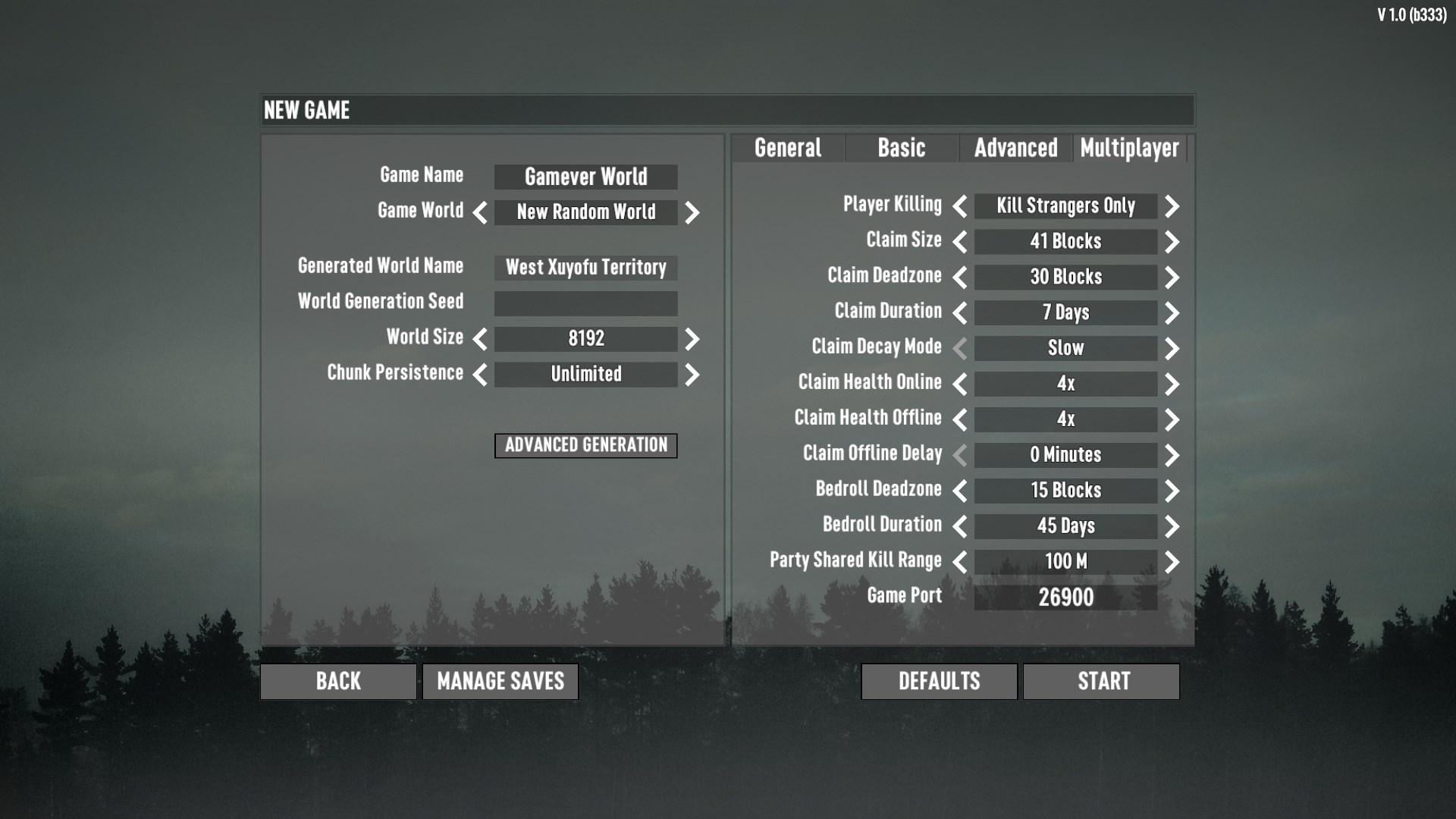Viewport: 1456px width, 819px height.
Task: Switch to the General tab
Action: [x=789, y=149]
